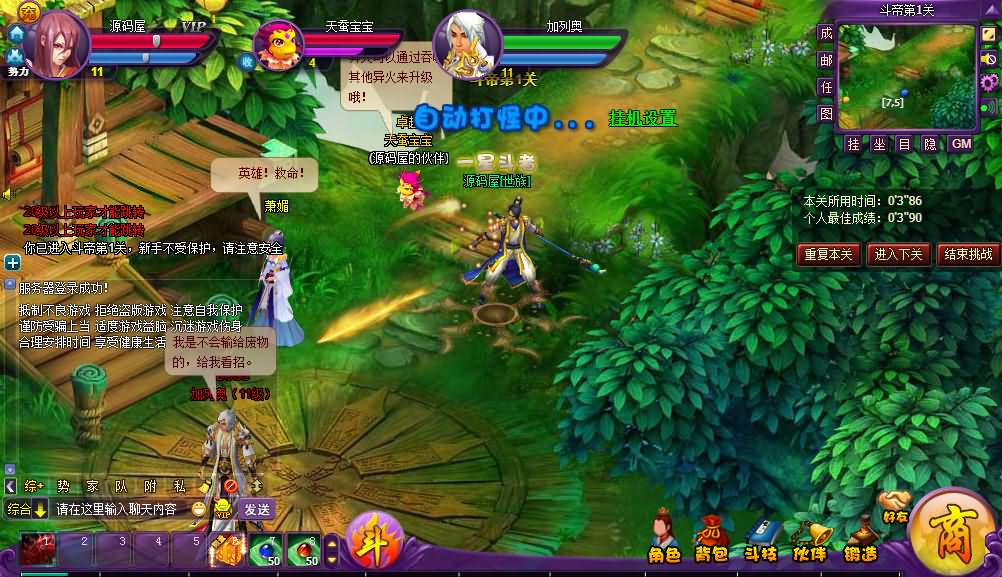End the challenge with 结束挑战
Viewport: 1002px width, 577px height.
(x=968, y=254)
